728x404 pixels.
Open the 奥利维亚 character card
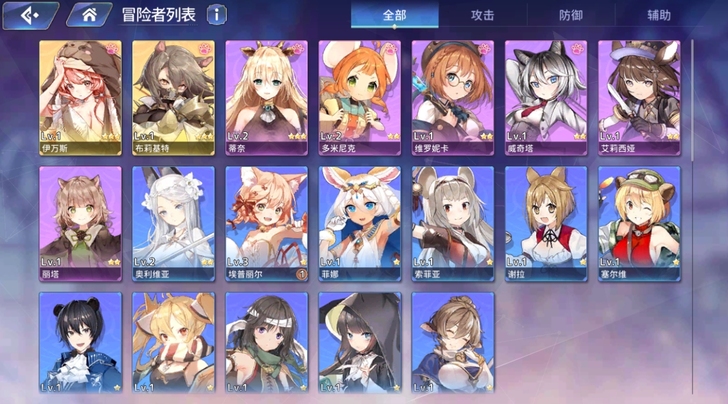coord(173,223)
